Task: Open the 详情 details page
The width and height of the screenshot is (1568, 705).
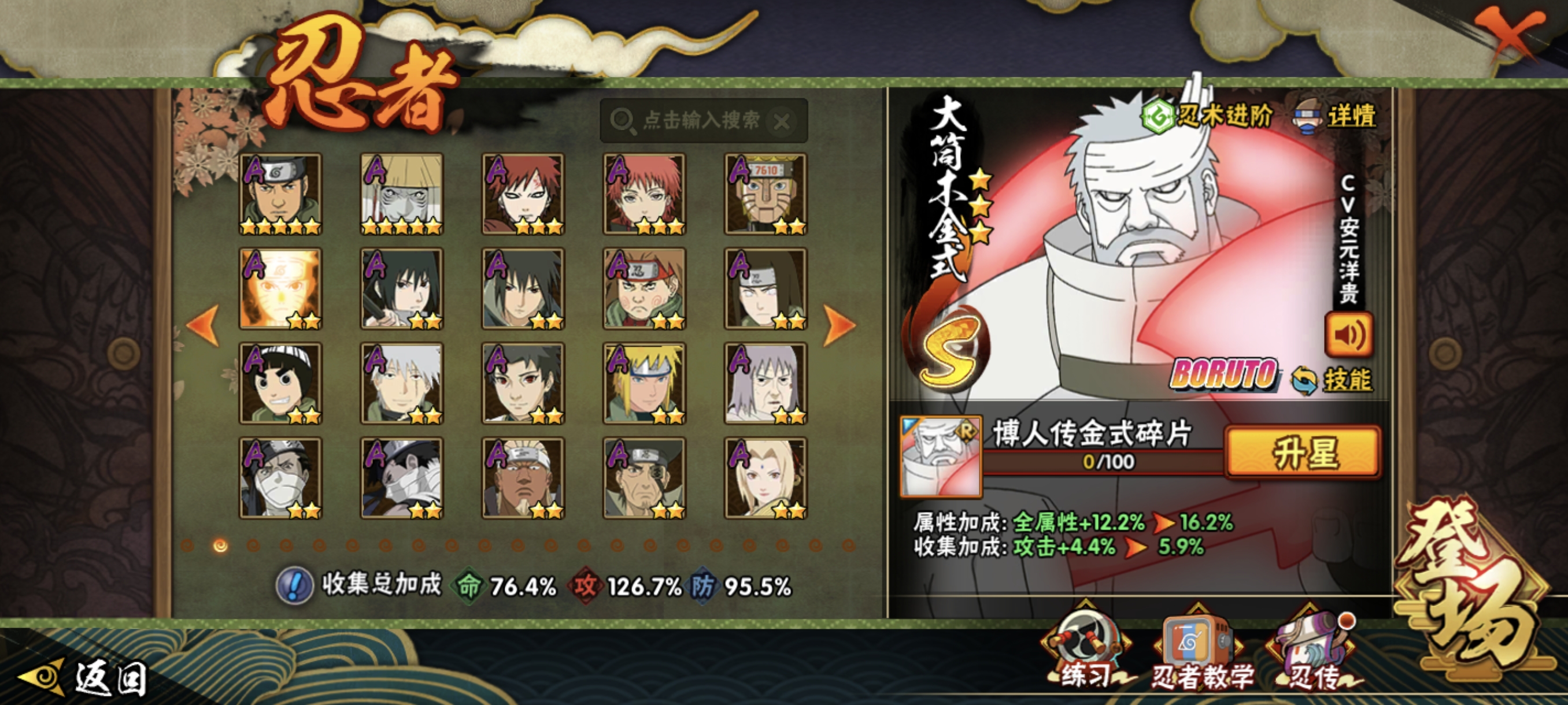Action: pos(1336,116)
